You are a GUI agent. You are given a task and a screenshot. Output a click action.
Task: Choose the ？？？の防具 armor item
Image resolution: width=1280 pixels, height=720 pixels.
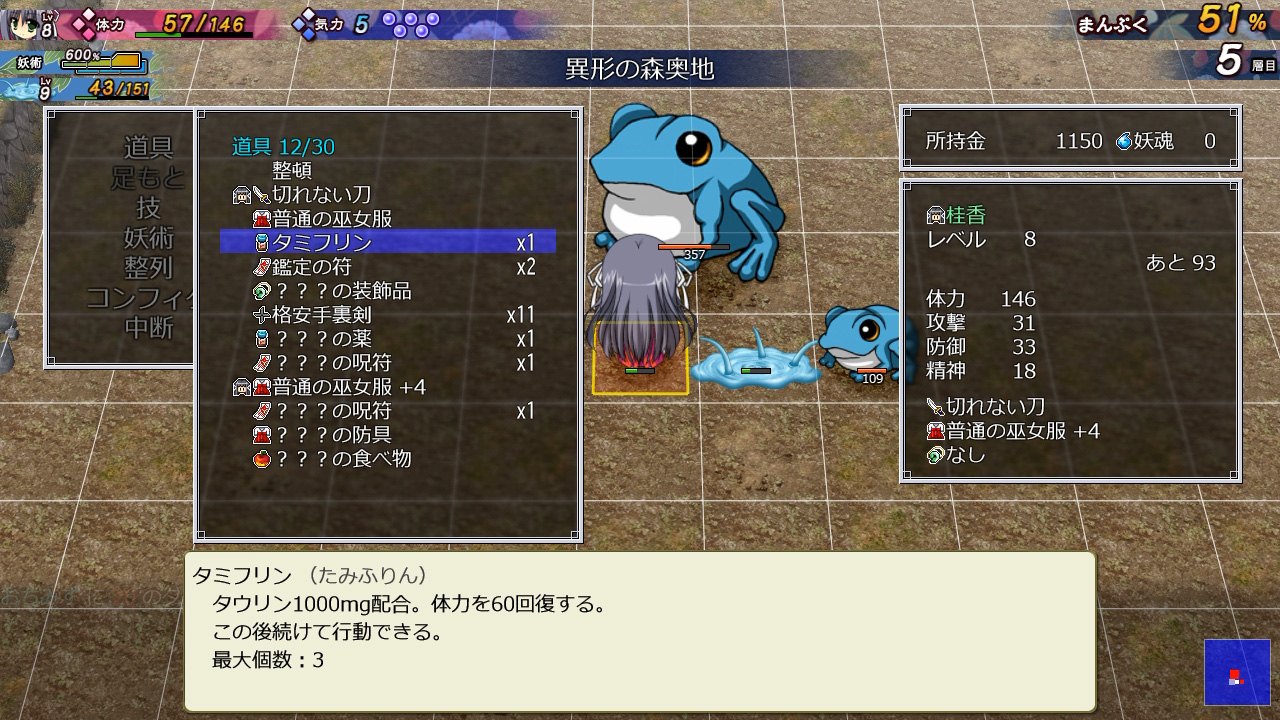pyautogui.click(x=332, y=435)
